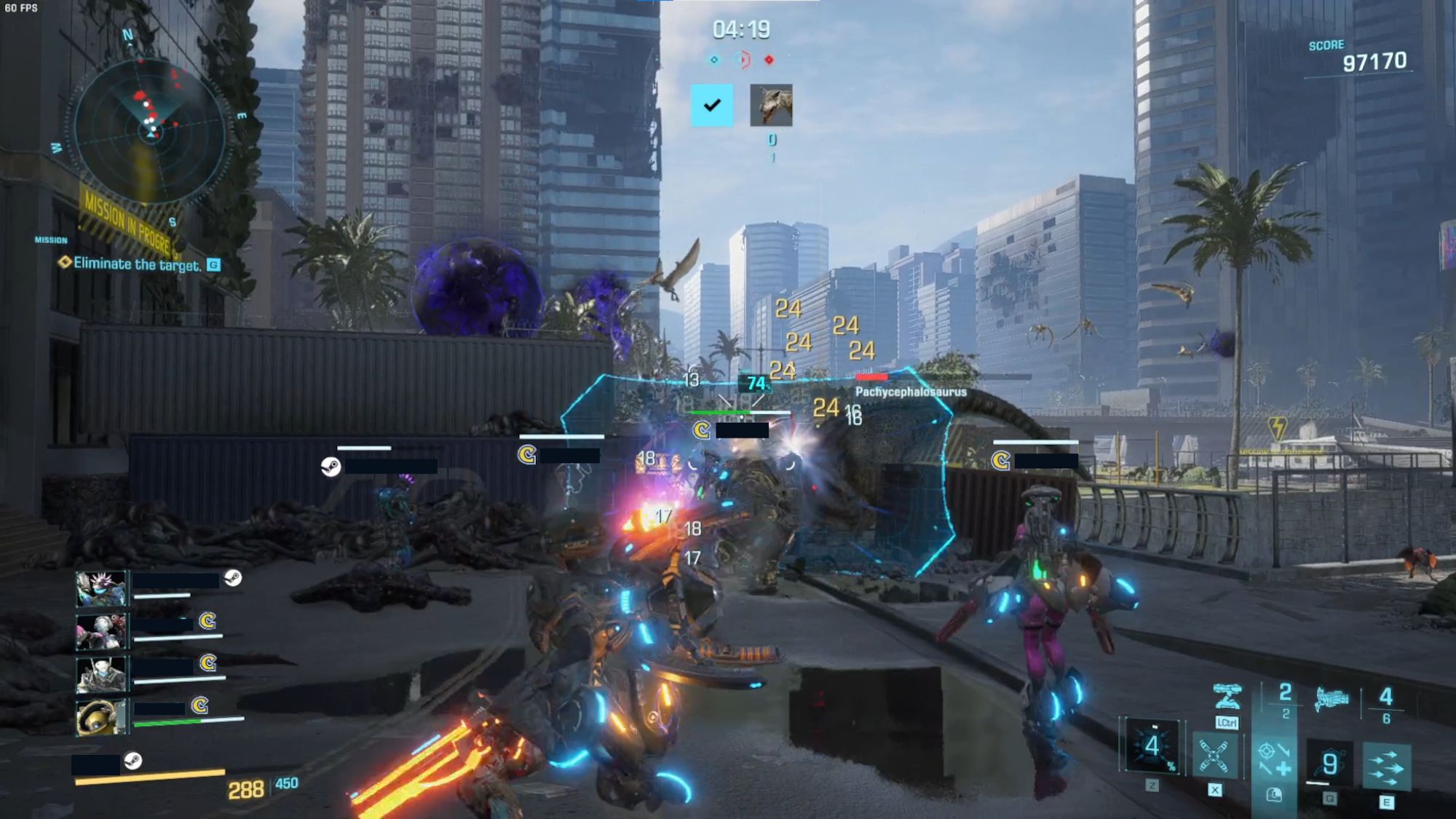Choose the pink and white exosuit teammate portrait
Viewport: 1456px width, 819px height.
click(x=101, y=631)
